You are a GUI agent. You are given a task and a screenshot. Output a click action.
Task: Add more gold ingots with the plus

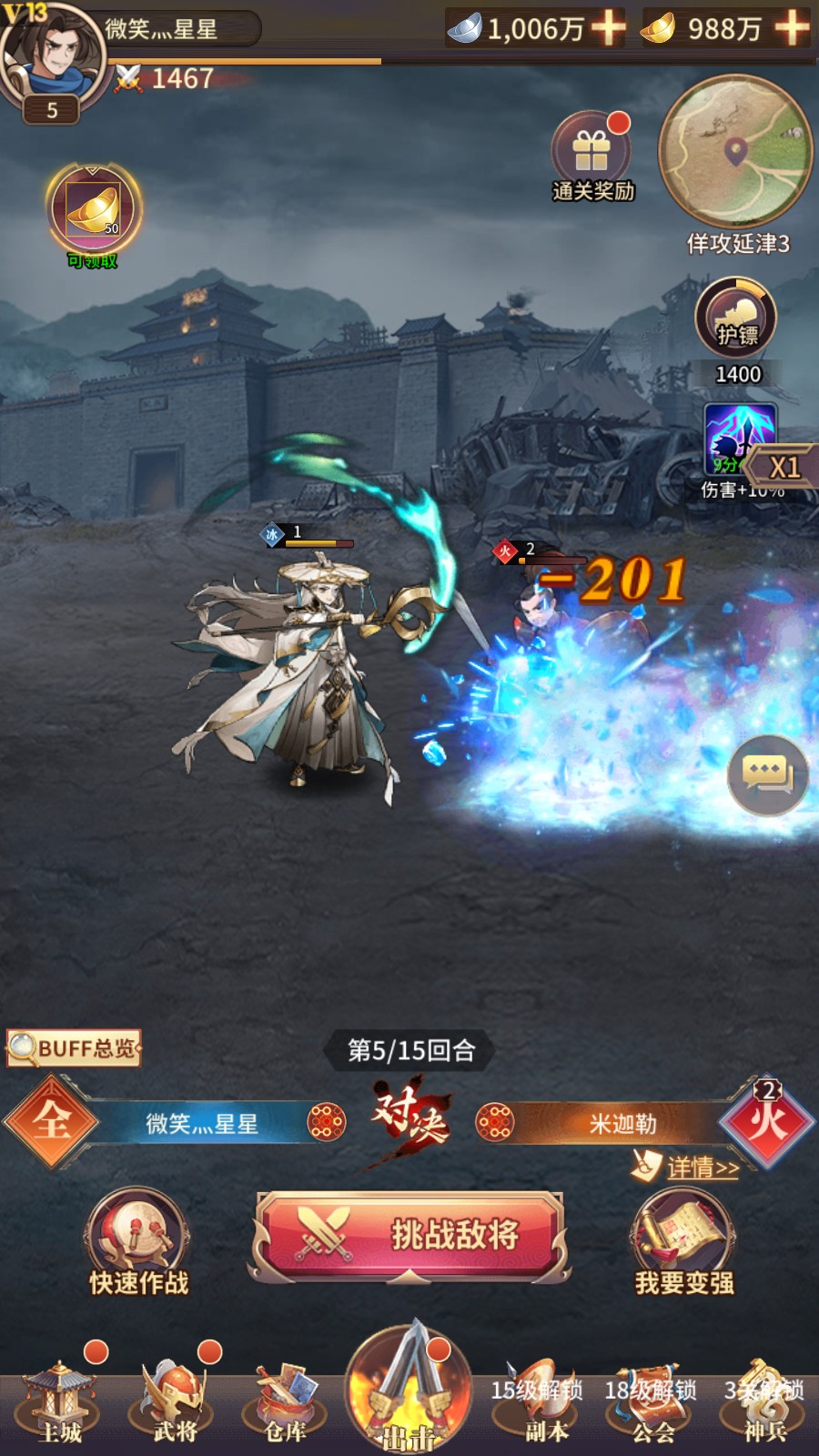[792, 27]
